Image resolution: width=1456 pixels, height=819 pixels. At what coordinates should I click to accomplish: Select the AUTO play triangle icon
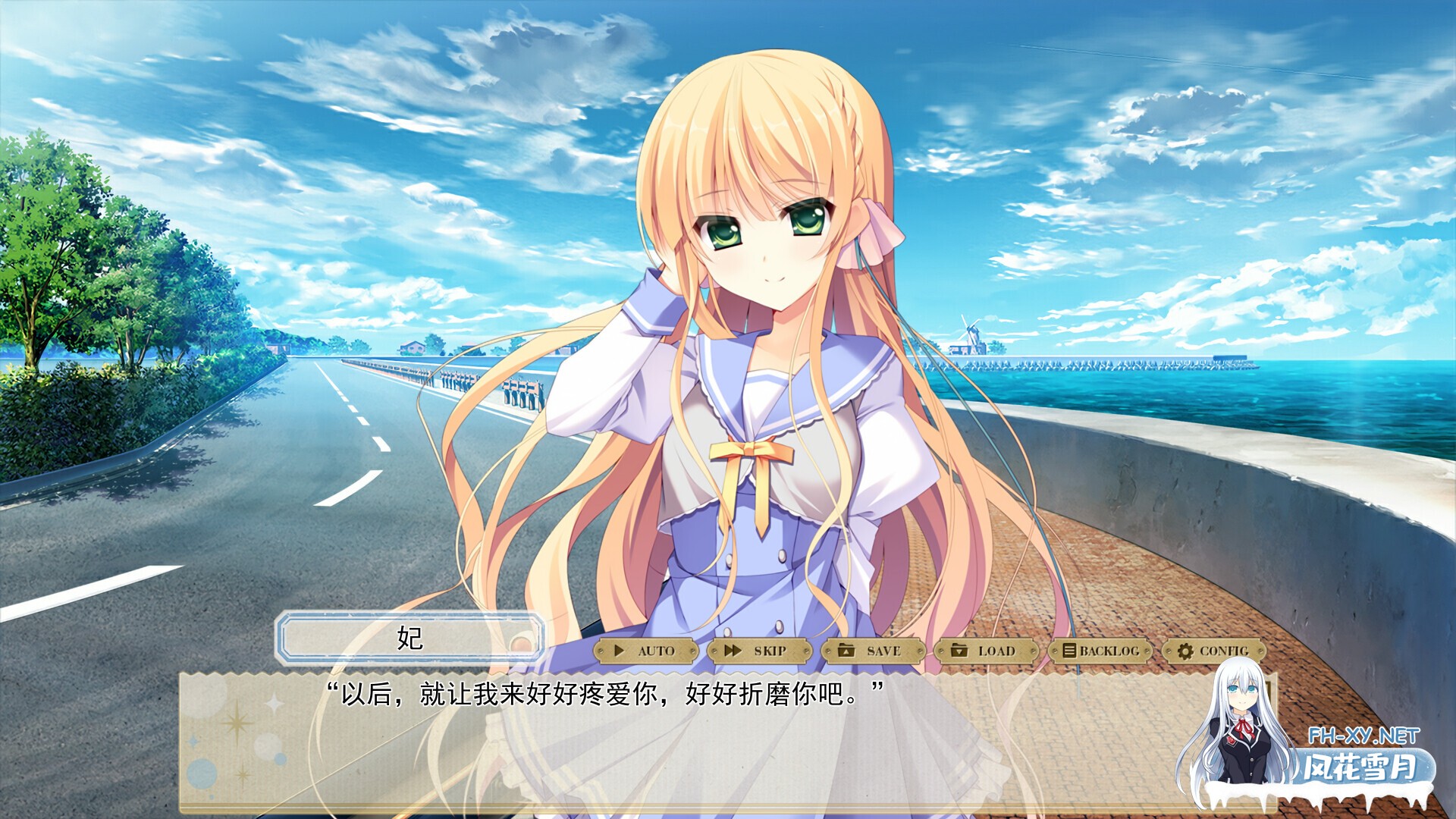[619, 650]
